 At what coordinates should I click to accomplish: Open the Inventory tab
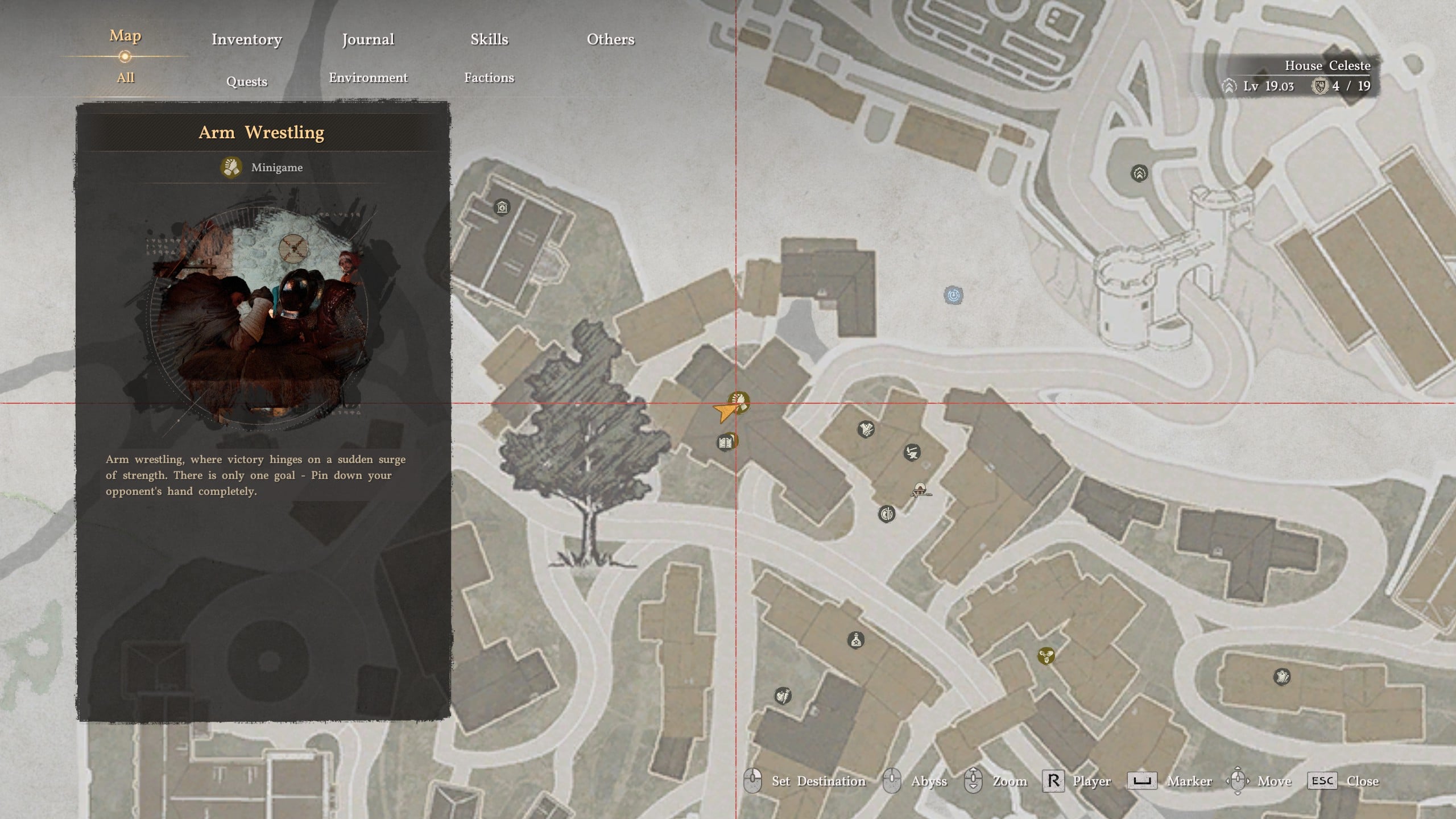click(246, 39)
